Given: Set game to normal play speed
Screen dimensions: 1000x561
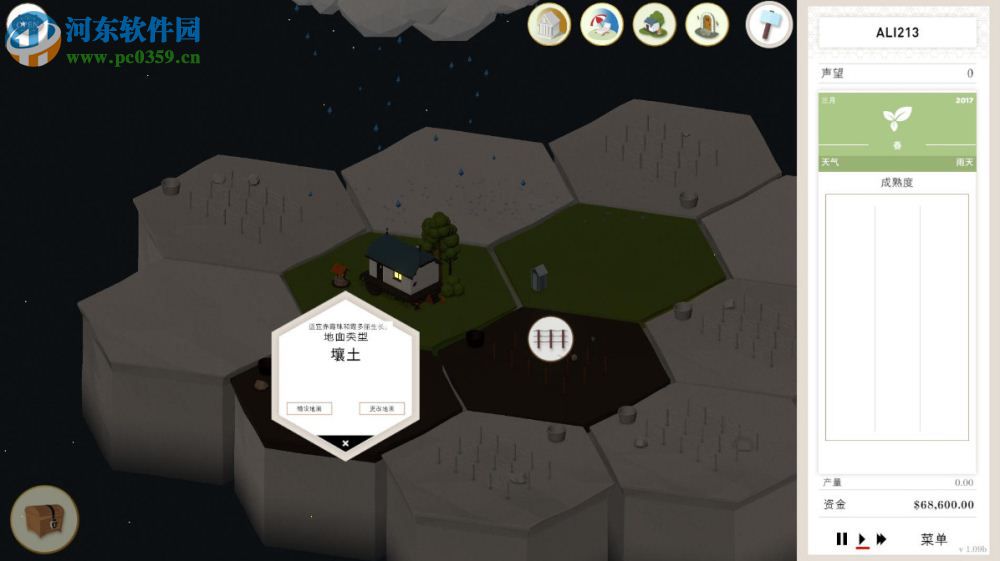Looking at the screenshot, I should [862, 539].
